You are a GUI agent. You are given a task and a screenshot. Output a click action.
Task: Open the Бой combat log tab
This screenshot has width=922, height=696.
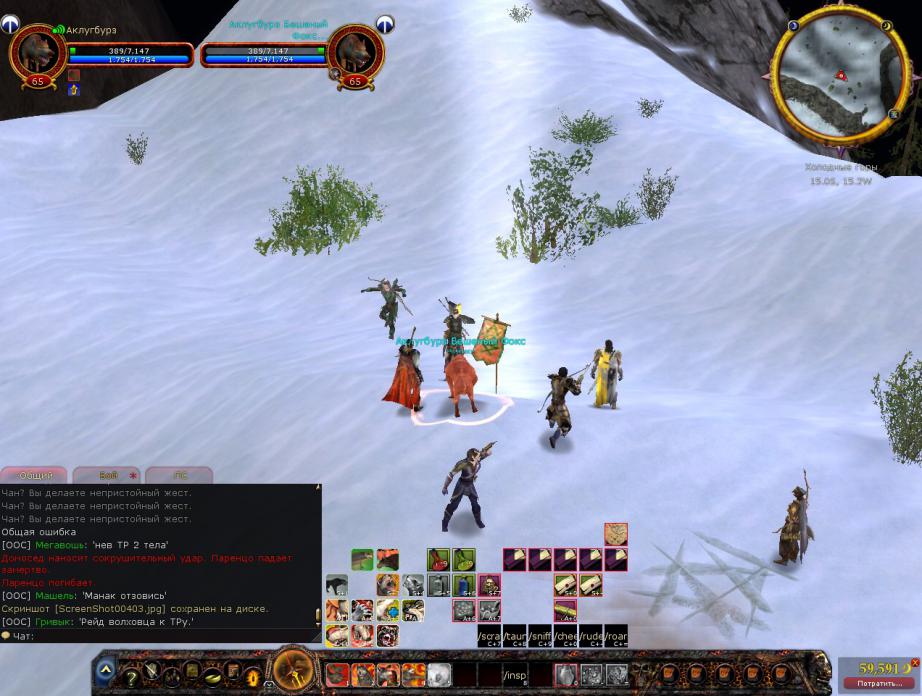[108, 476]
